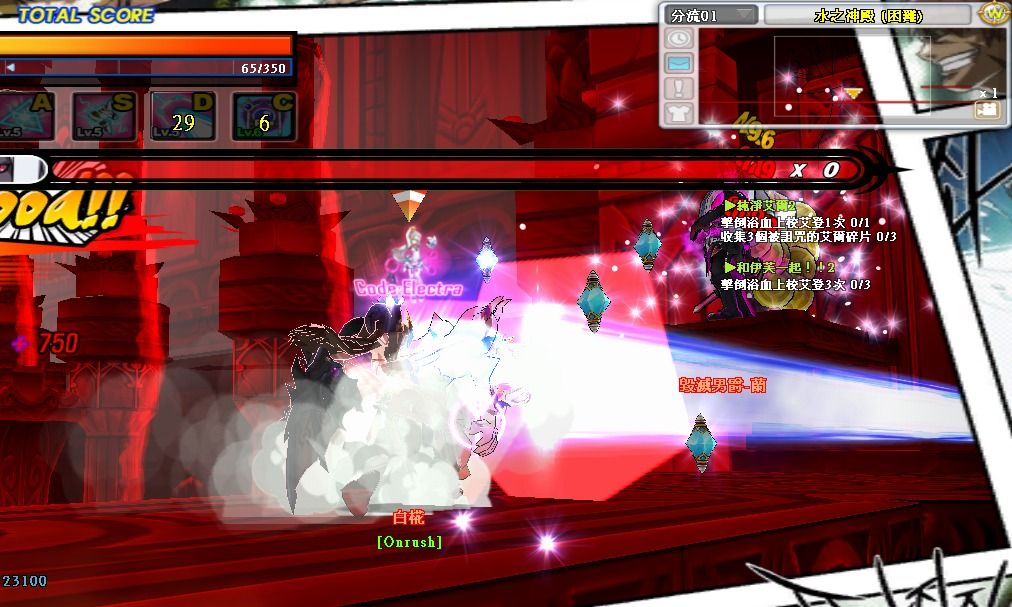The height and width of the screenshot is (607, 1012).
Task: Open the clock icon beside the minimap
Action: tap(679, 38)
